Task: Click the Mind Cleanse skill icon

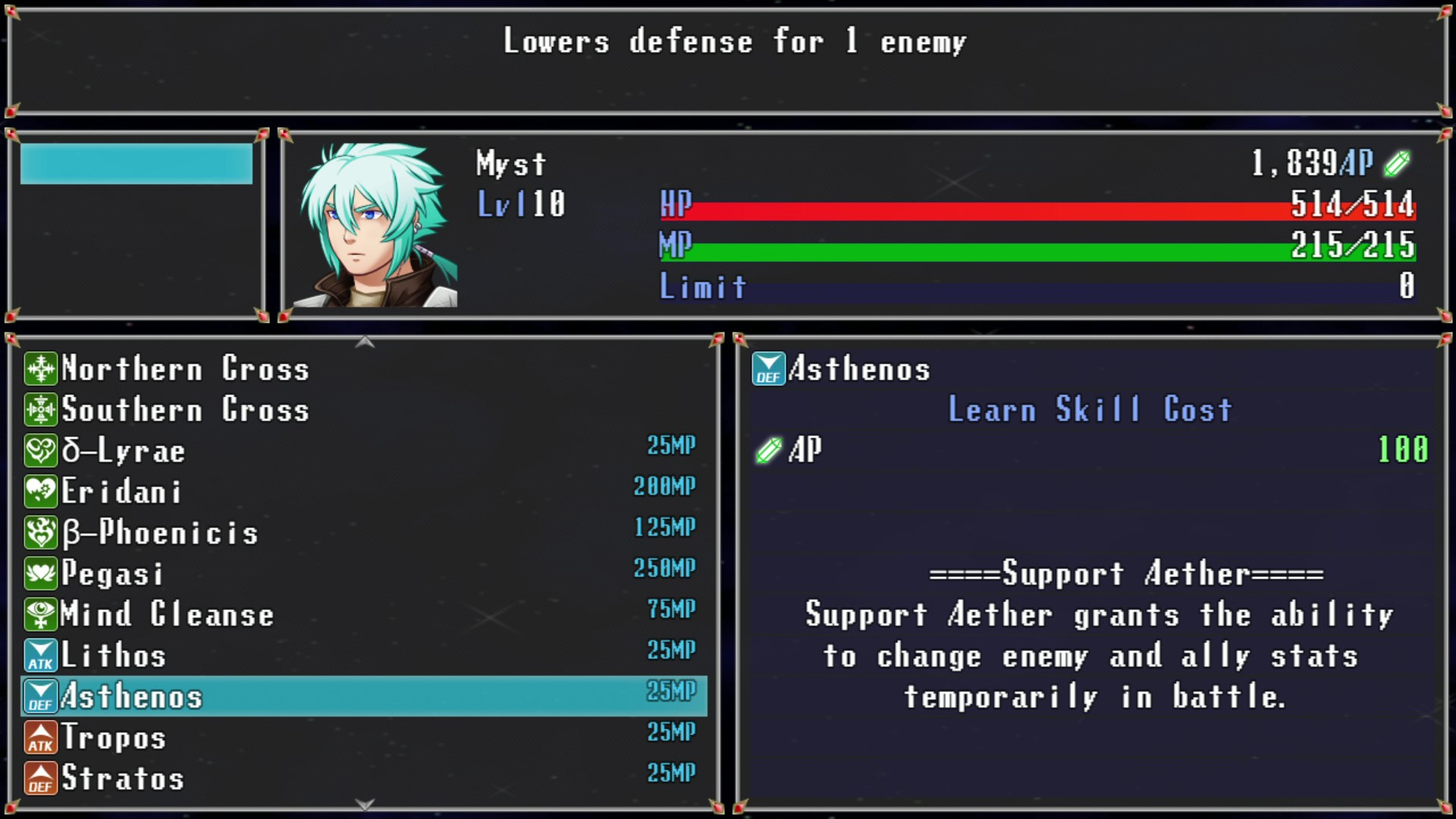Action: point(40,614)
